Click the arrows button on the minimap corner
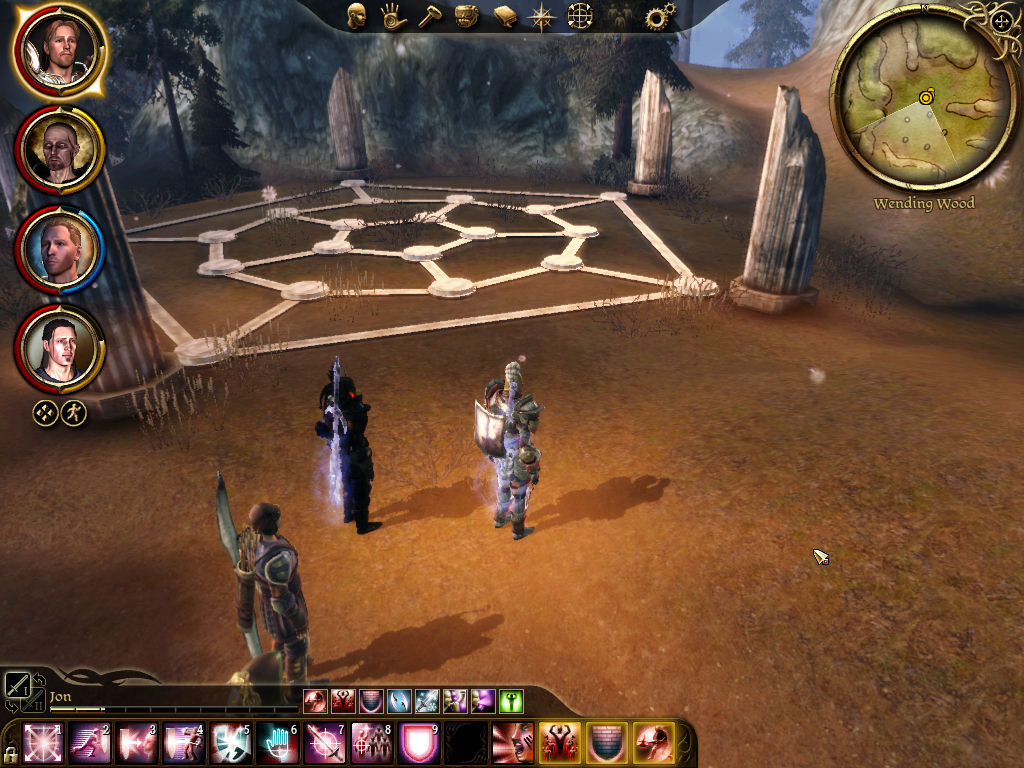 (x=1003, y=19)
